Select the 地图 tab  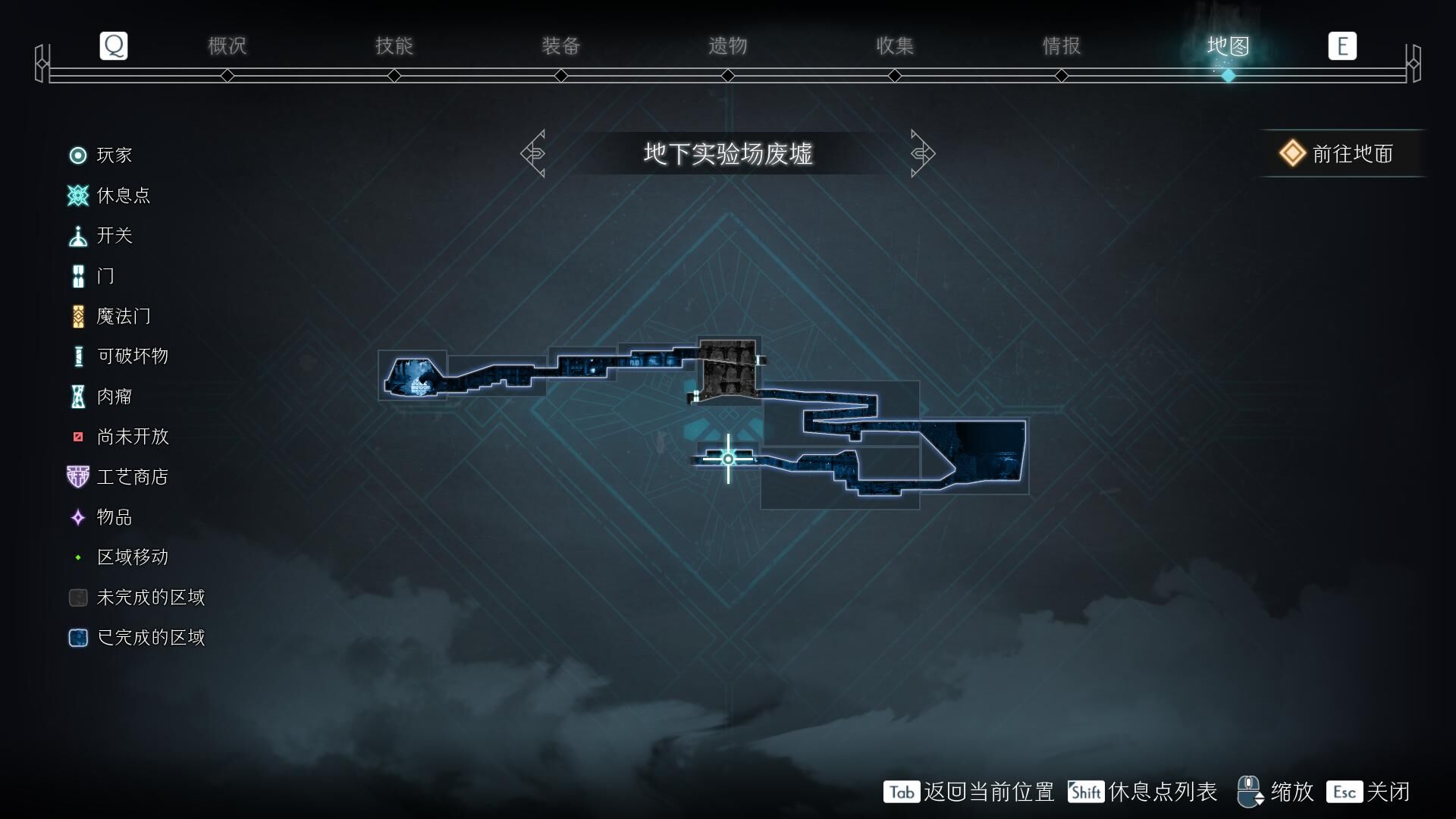[x=1228, y=46]
